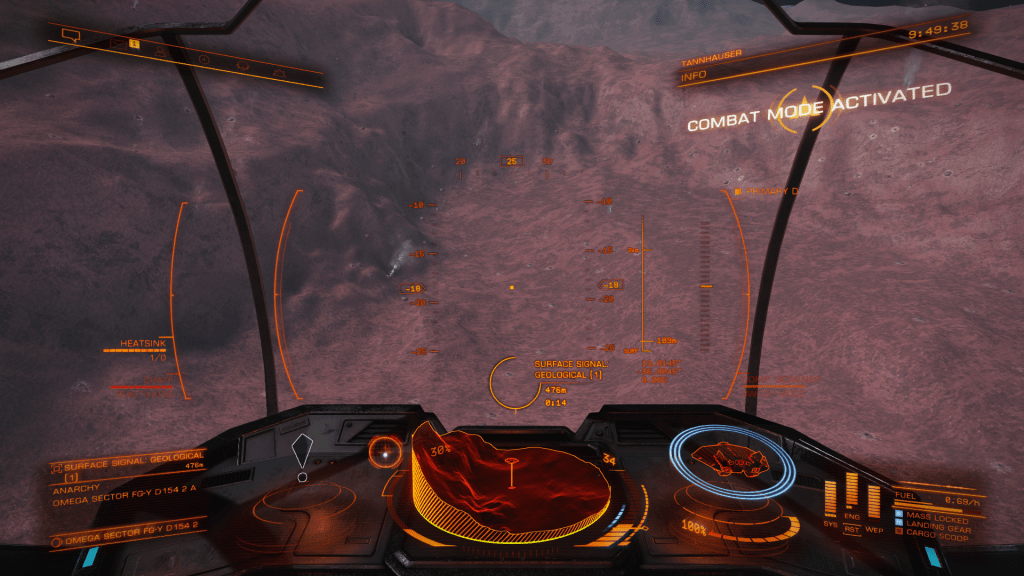The image size is (1024, 576).
Task: Open the inbox envelope with unread message
Action: click(x=117, y=44)
